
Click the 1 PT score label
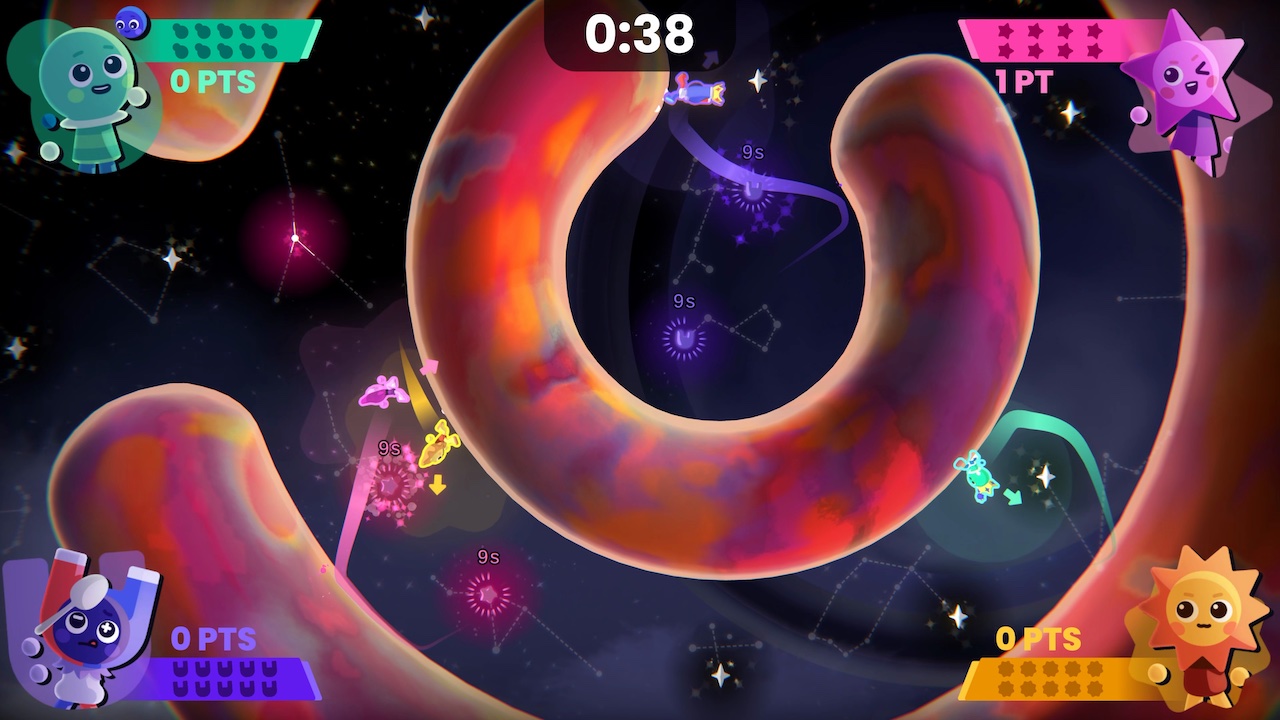point(1023,83)
